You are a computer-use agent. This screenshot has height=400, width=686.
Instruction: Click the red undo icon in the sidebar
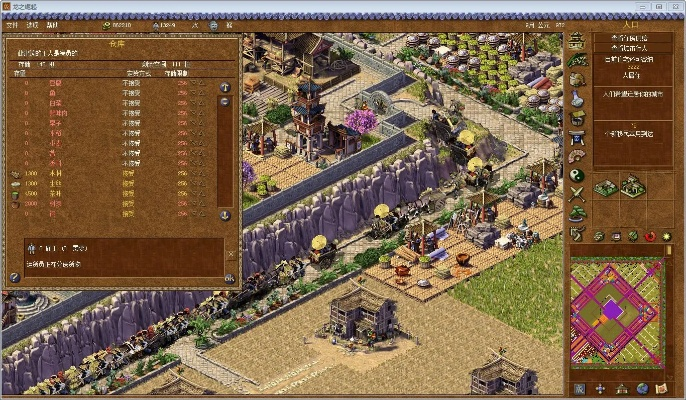650,235
